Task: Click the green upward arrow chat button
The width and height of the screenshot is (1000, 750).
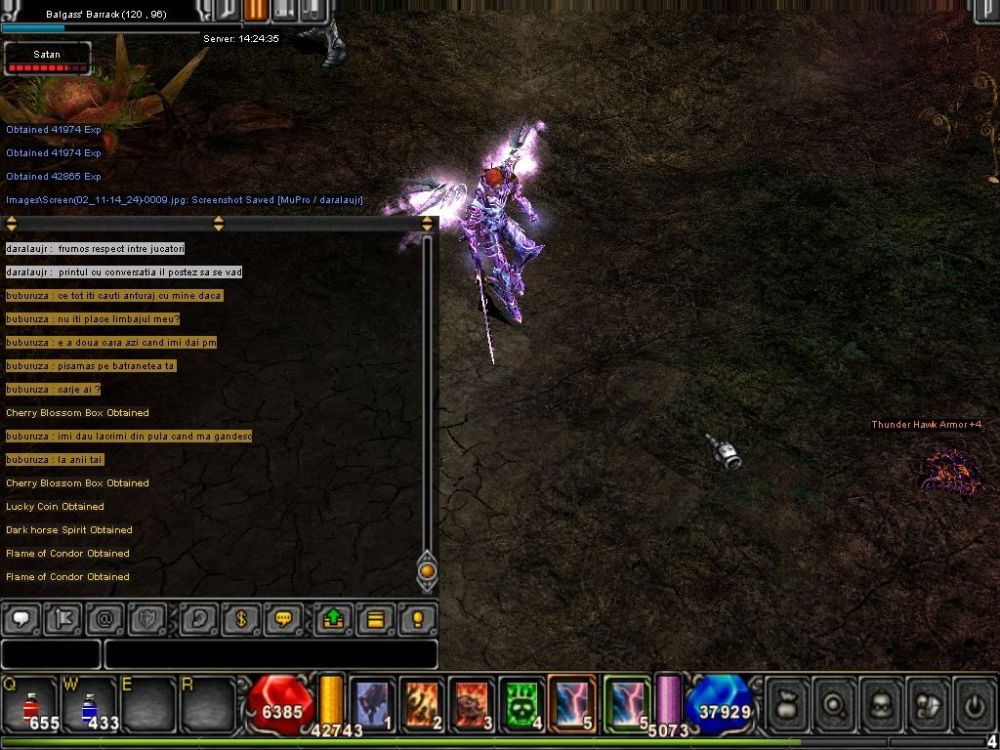Action: pos(333,619)
